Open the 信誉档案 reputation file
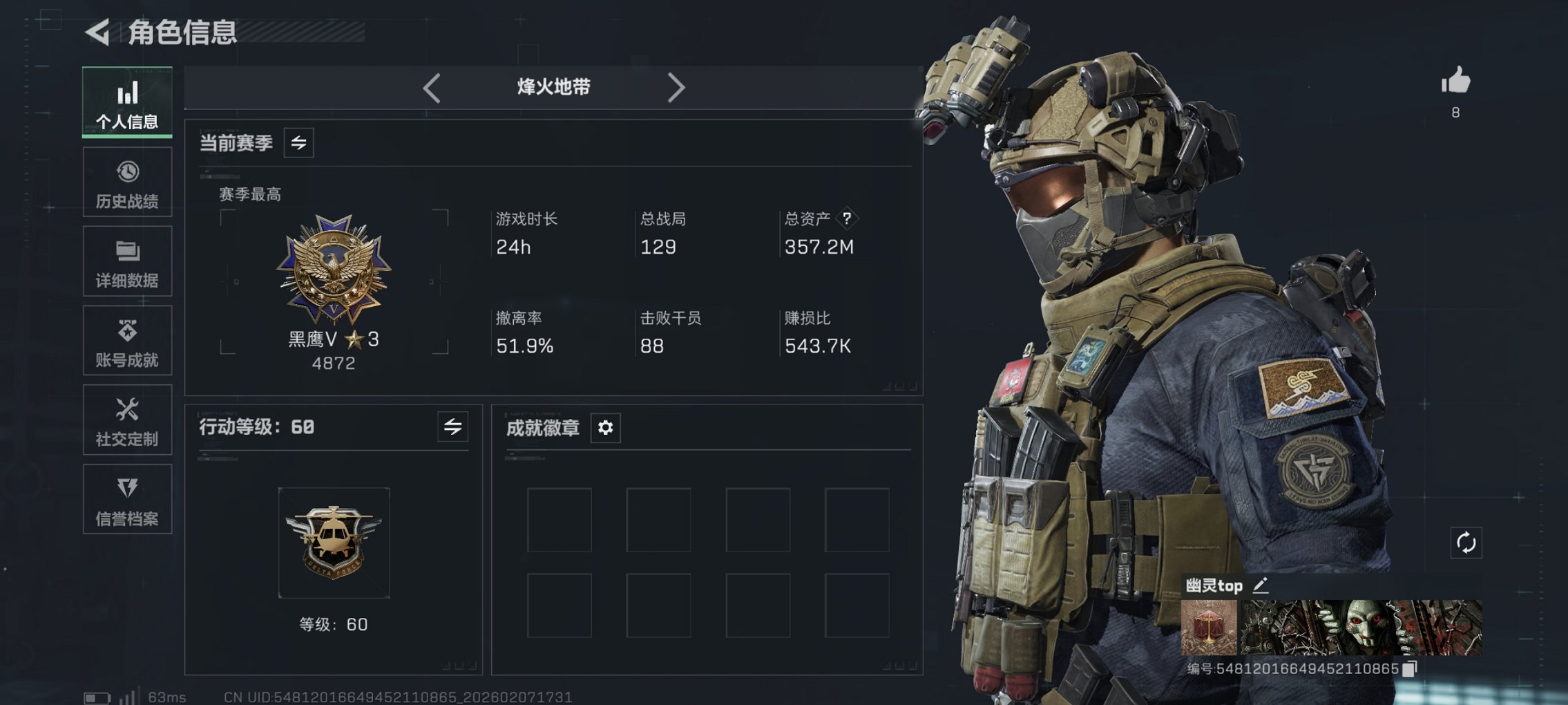Image resolution: width=1568 pixels, height=705 pixels. tap(126, 499)
